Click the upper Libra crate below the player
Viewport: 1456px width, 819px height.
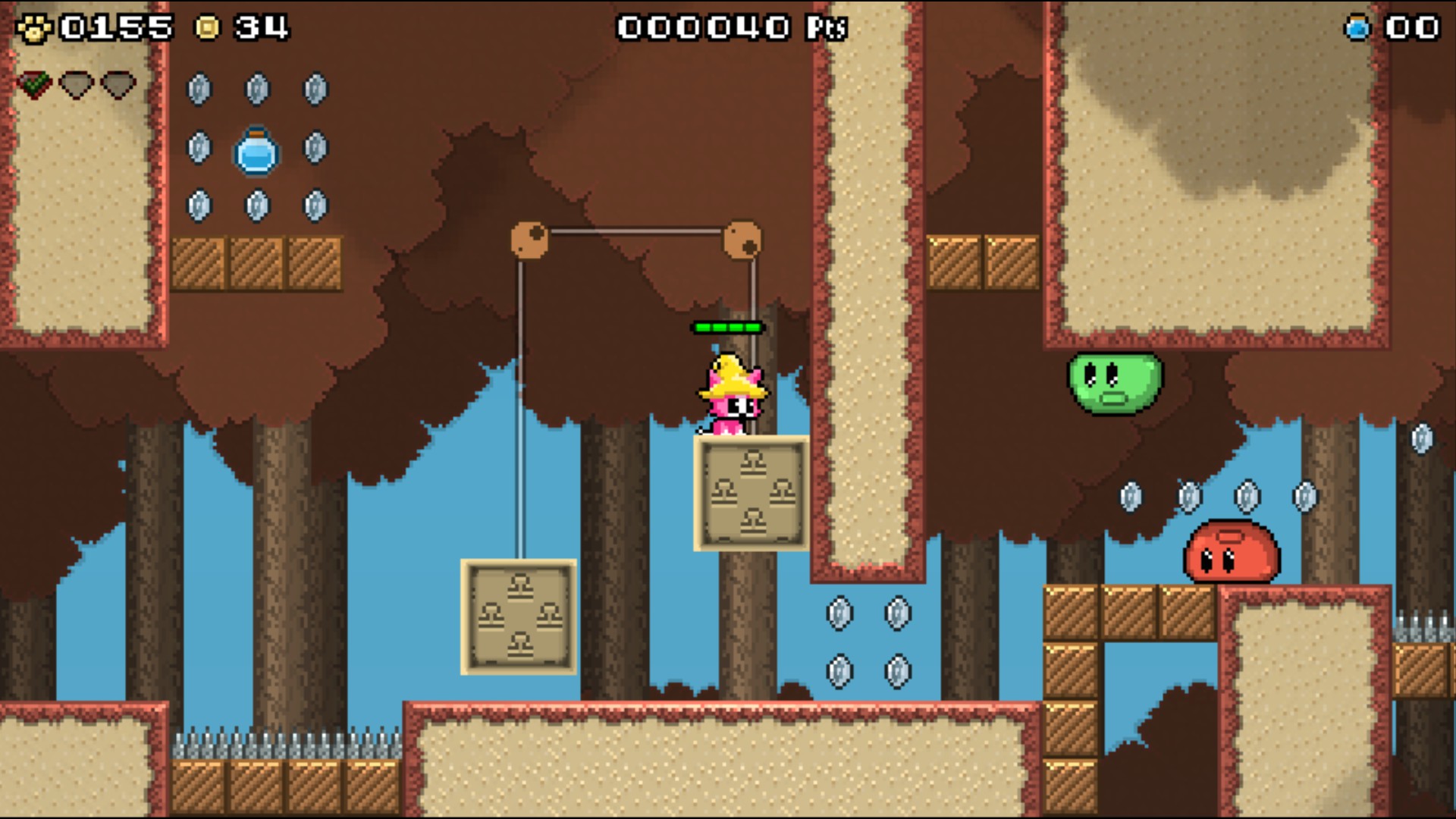752,493
